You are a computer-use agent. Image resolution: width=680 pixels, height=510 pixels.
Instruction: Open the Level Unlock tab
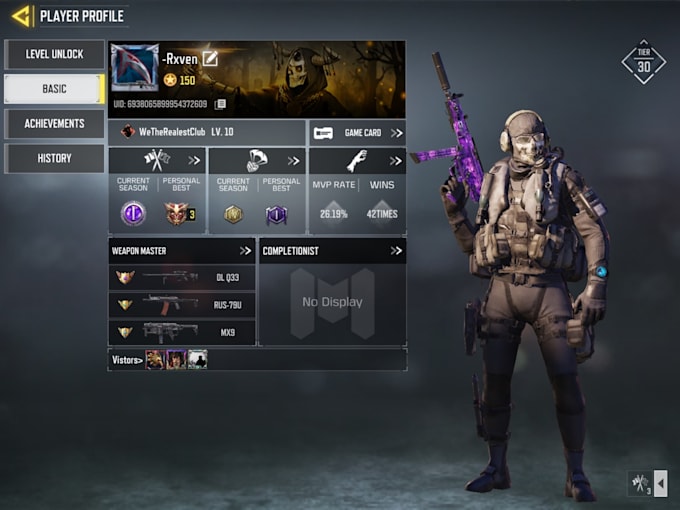(x=54, y=54)
